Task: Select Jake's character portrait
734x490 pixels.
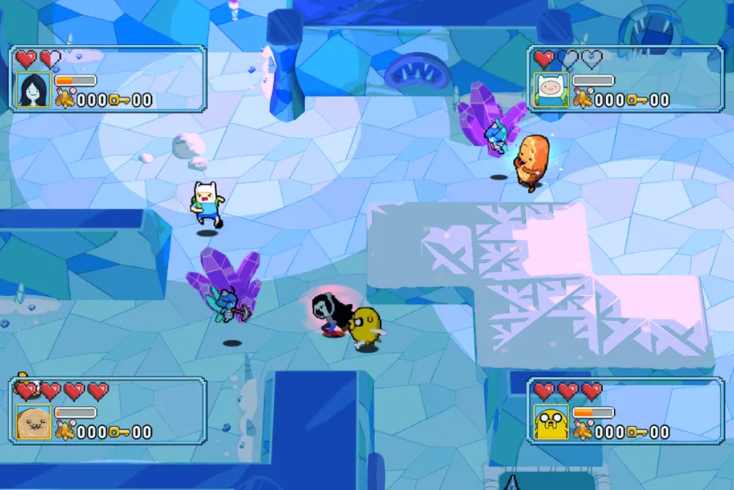Action: pos(551,421)
